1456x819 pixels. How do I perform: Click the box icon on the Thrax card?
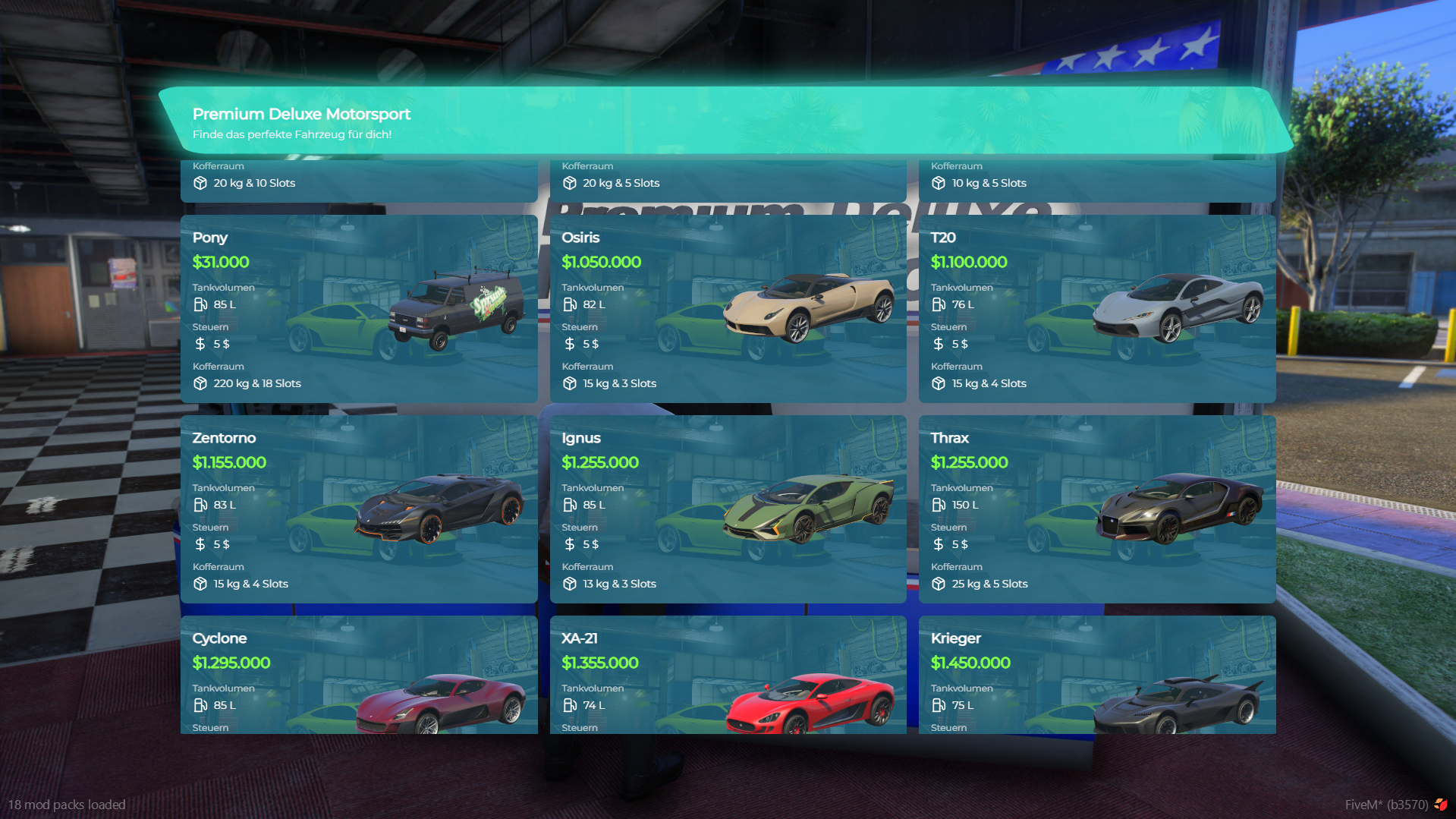pos(939,584)
